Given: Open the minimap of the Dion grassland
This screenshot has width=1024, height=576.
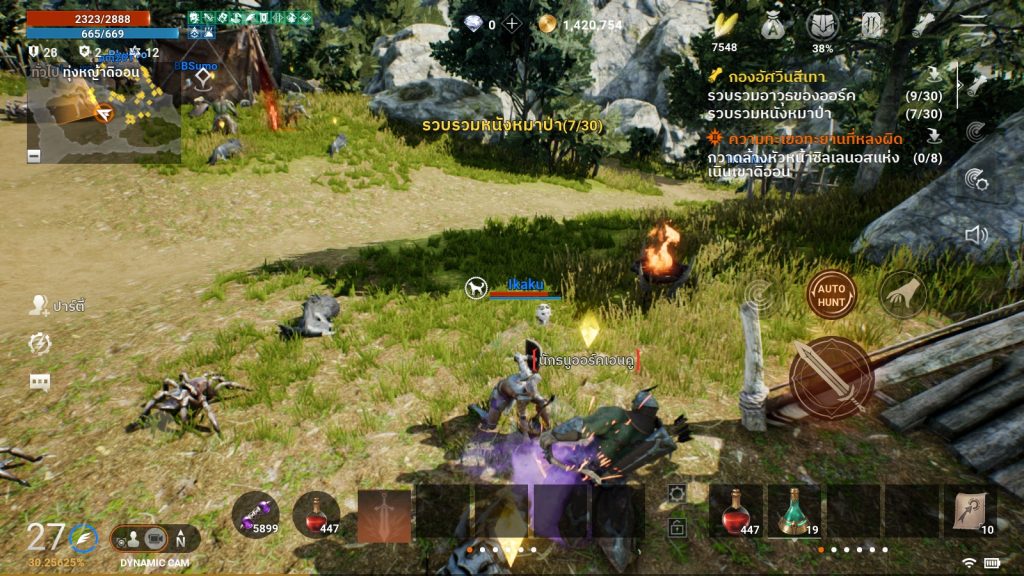Looking at the screenshot, I should (x=104, y=114).
